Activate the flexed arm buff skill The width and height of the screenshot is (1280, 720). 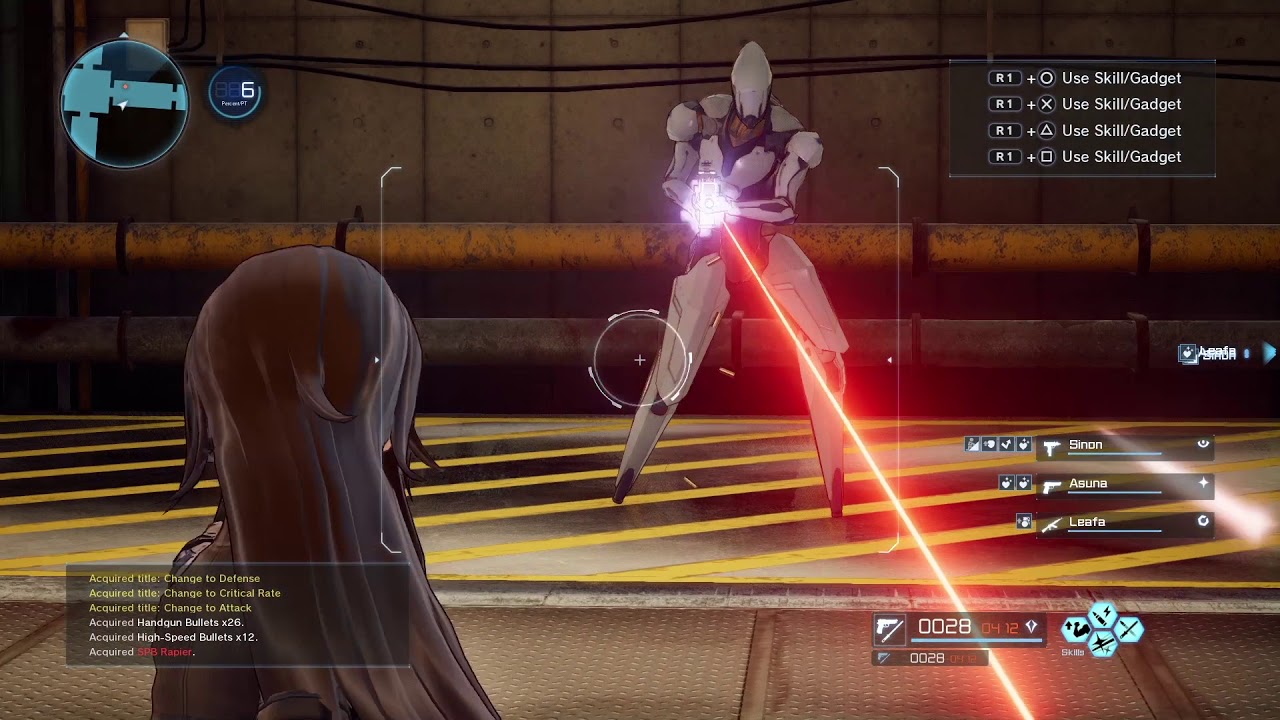(x=1076, y=629)
